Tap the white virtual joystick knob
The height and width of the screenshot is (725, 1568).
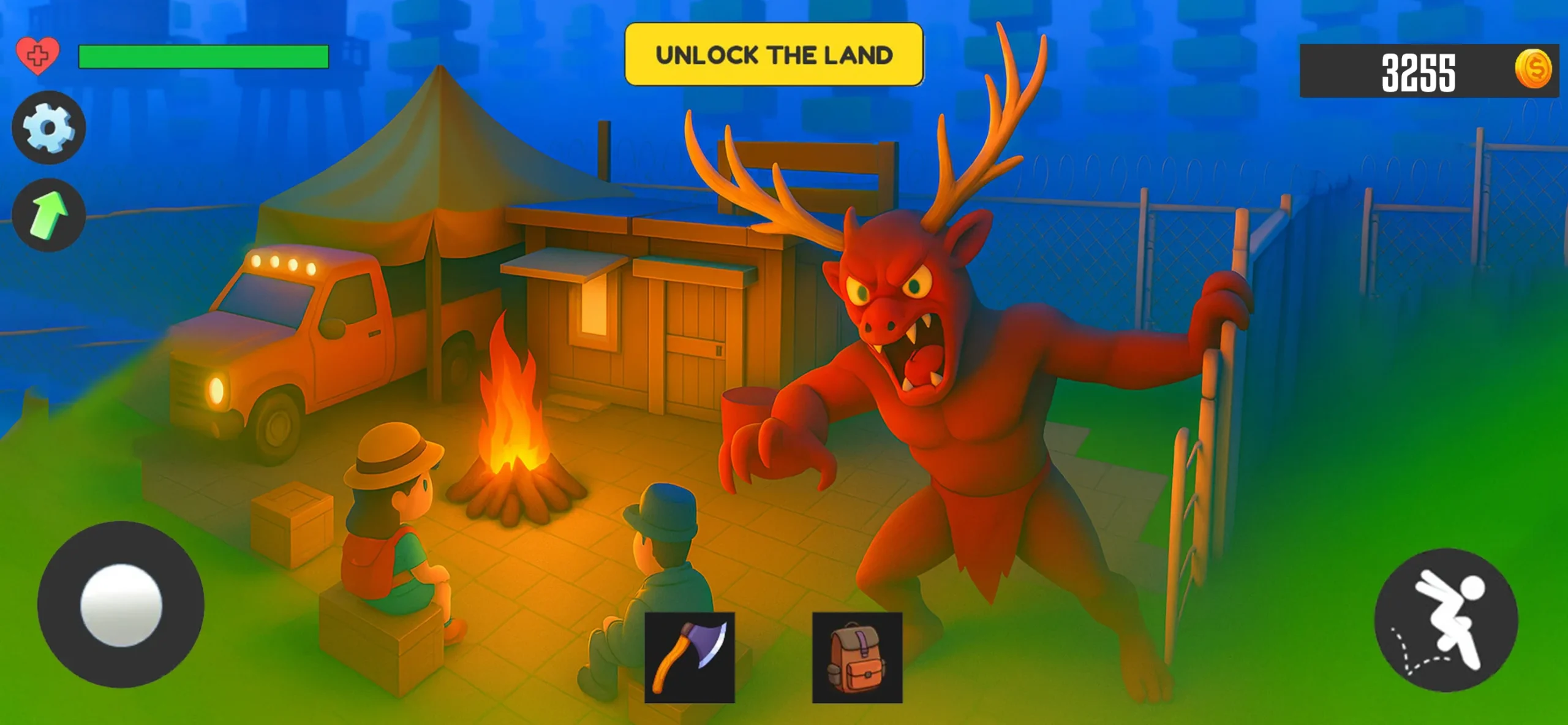[x=121, y=605]
